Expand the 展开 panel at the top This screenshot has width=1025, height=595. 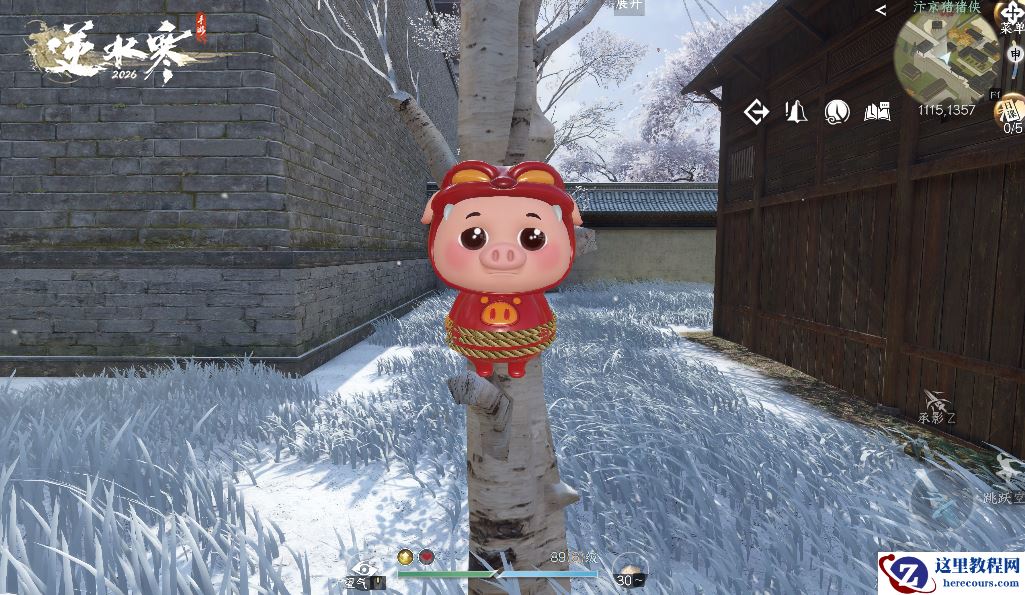(x=628, y=5)
